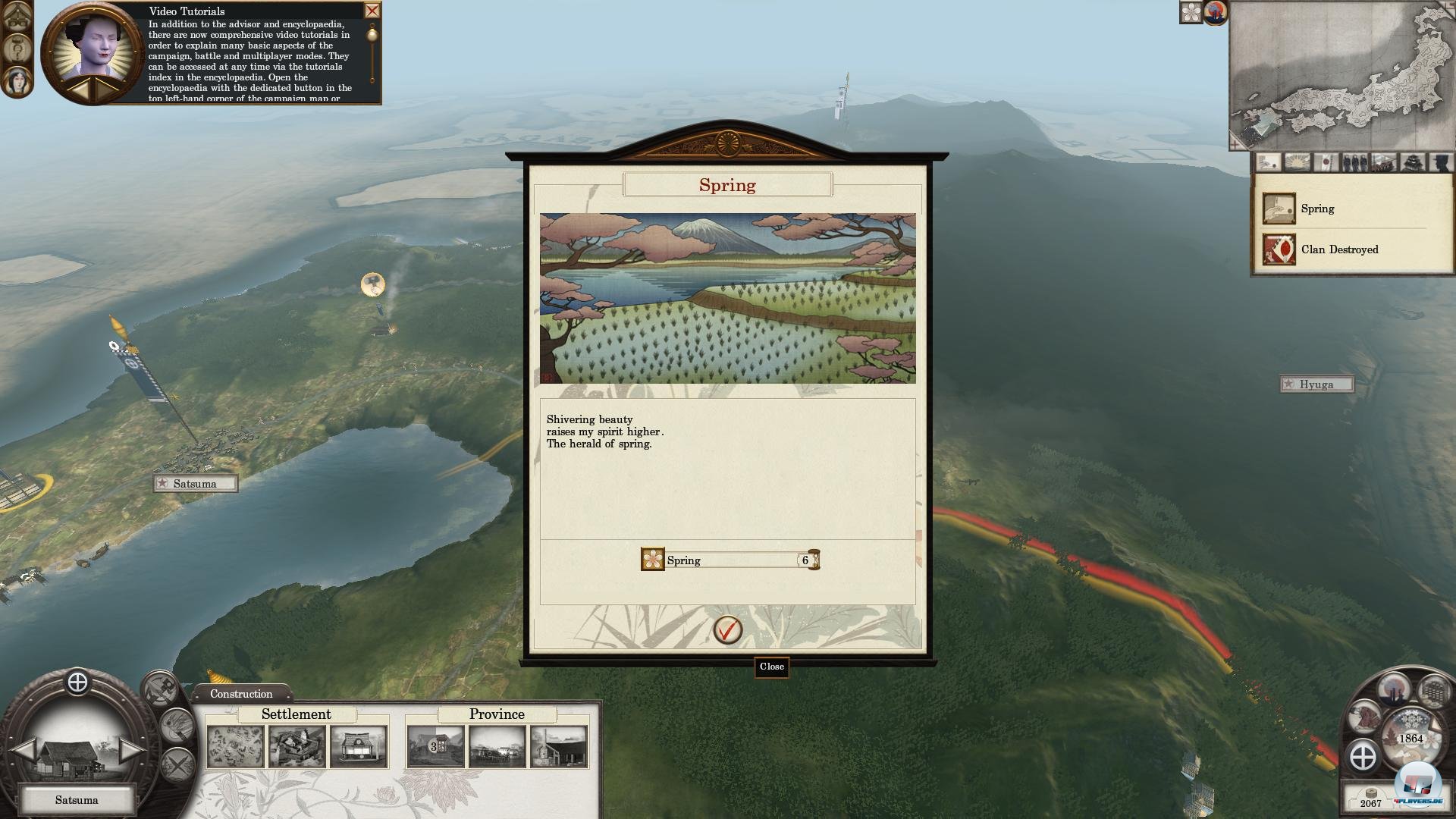1456x819 pixels.
Task: End the turn via the 1864 season dial
Action: [x=1410, y=738]
